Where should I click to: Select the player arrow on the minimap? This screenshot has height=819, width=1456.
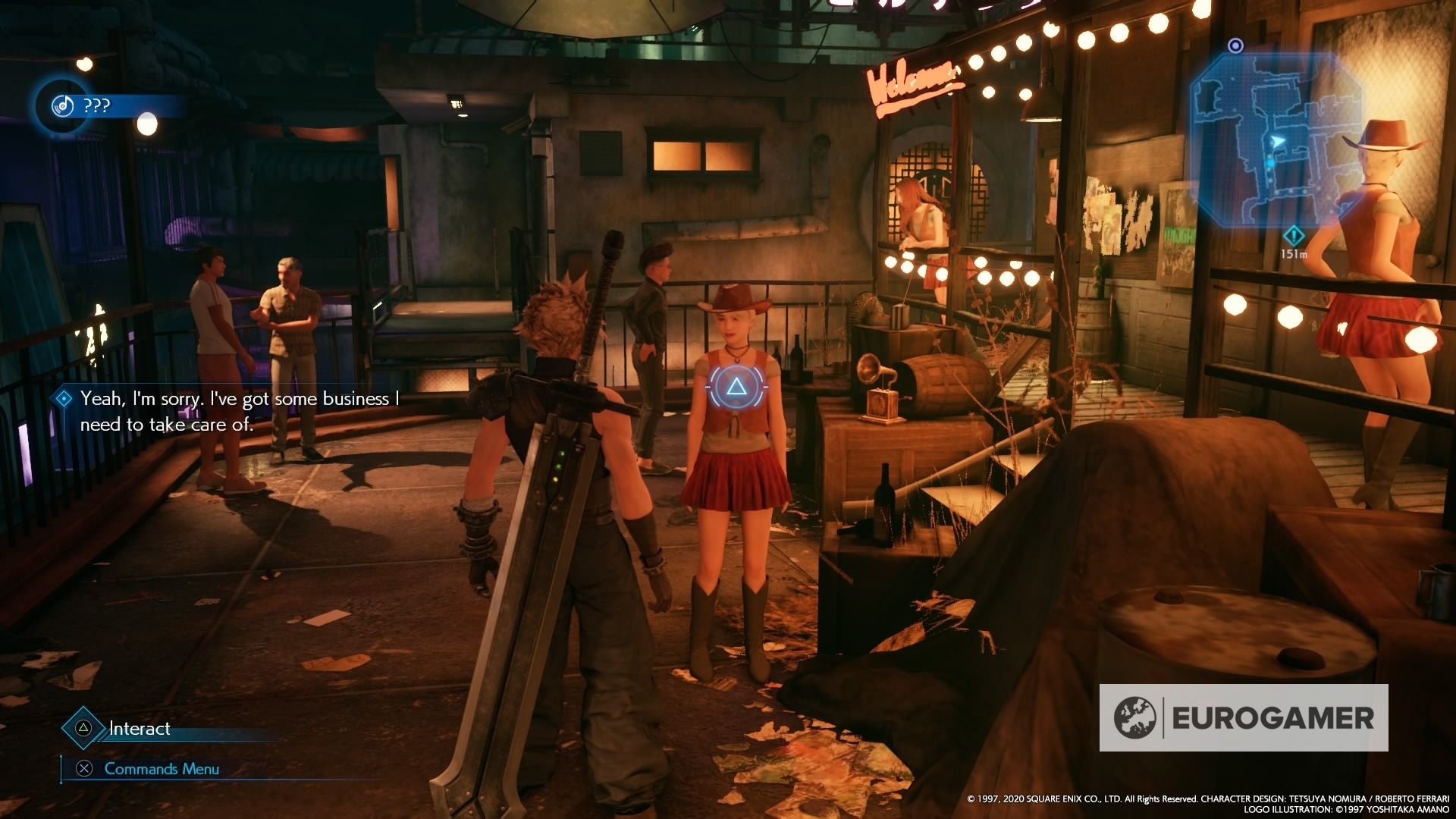[x=1278, y=140]
